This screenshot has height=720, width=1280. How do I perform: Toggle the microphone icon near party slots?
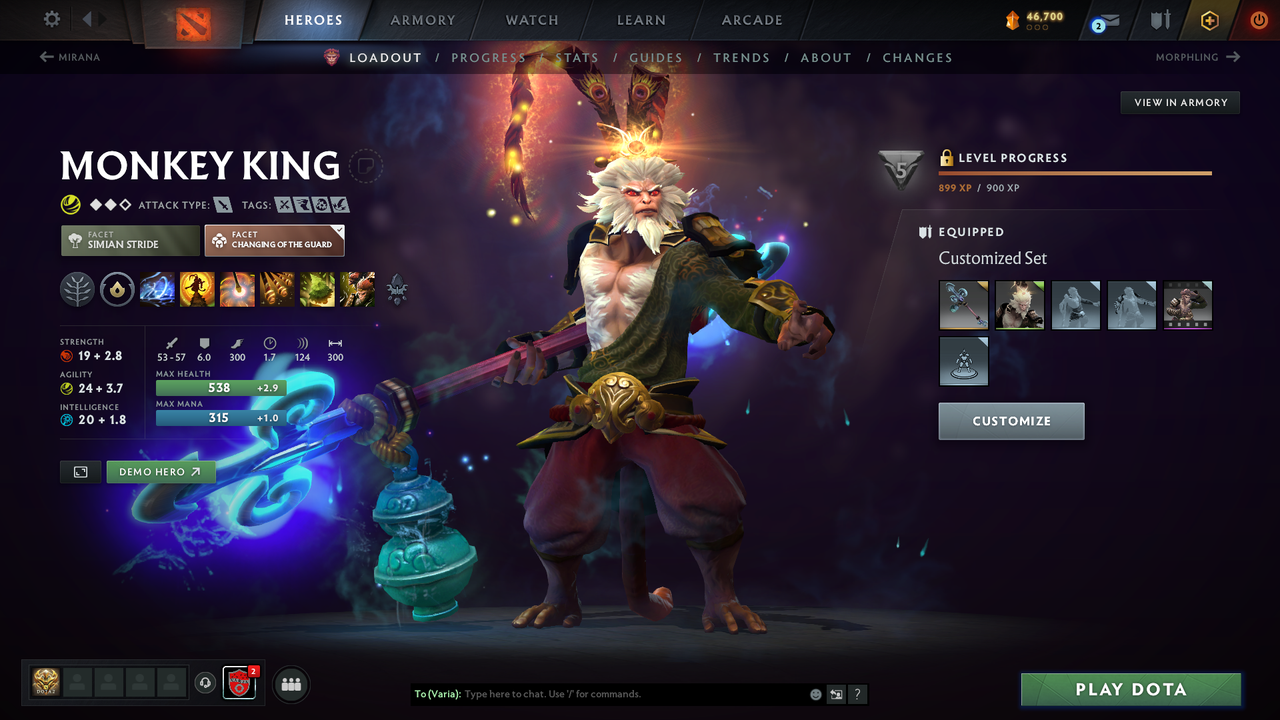(x=207, y=683)
